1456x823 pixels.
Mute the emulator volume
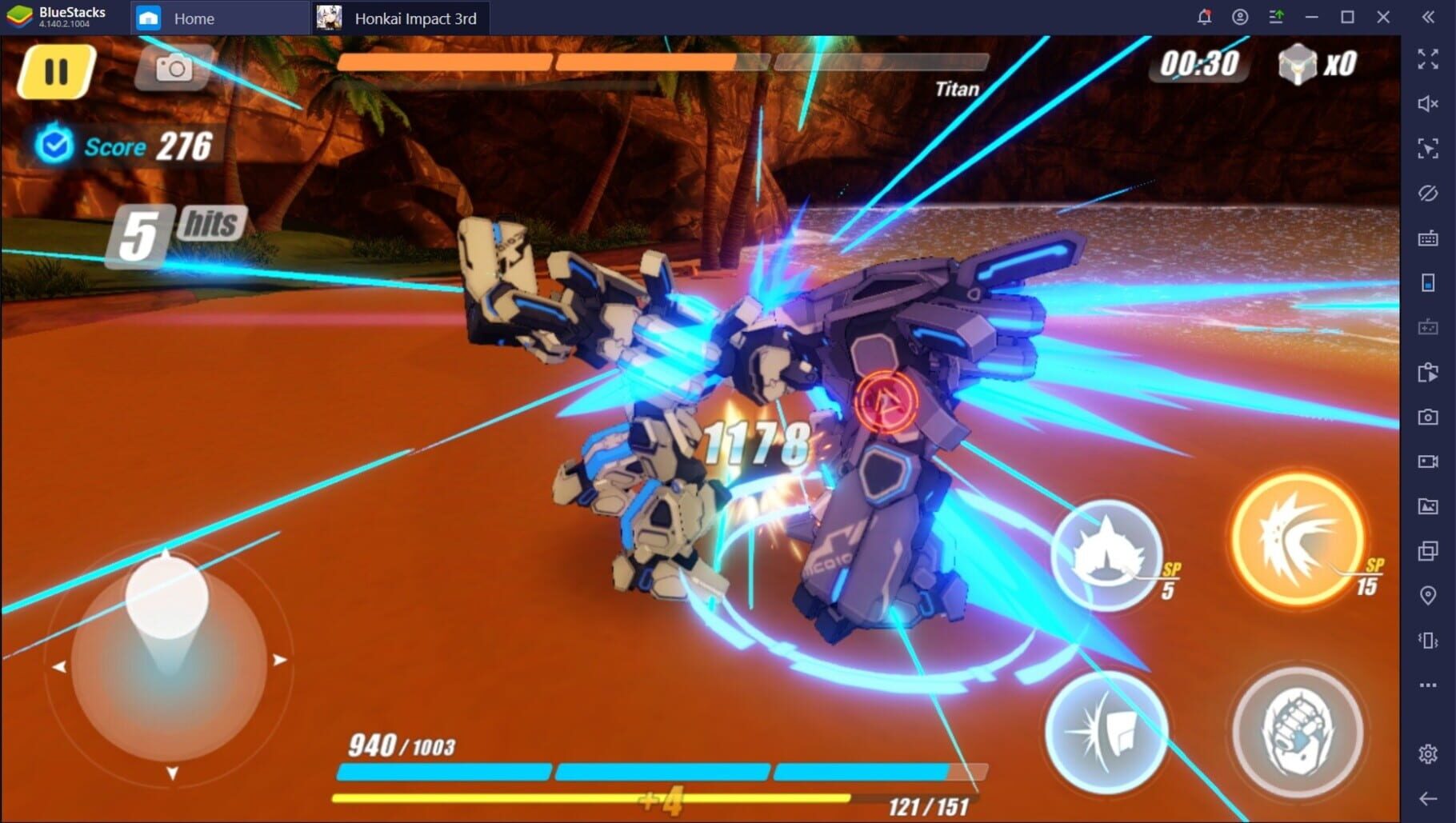click(1427, 102)
